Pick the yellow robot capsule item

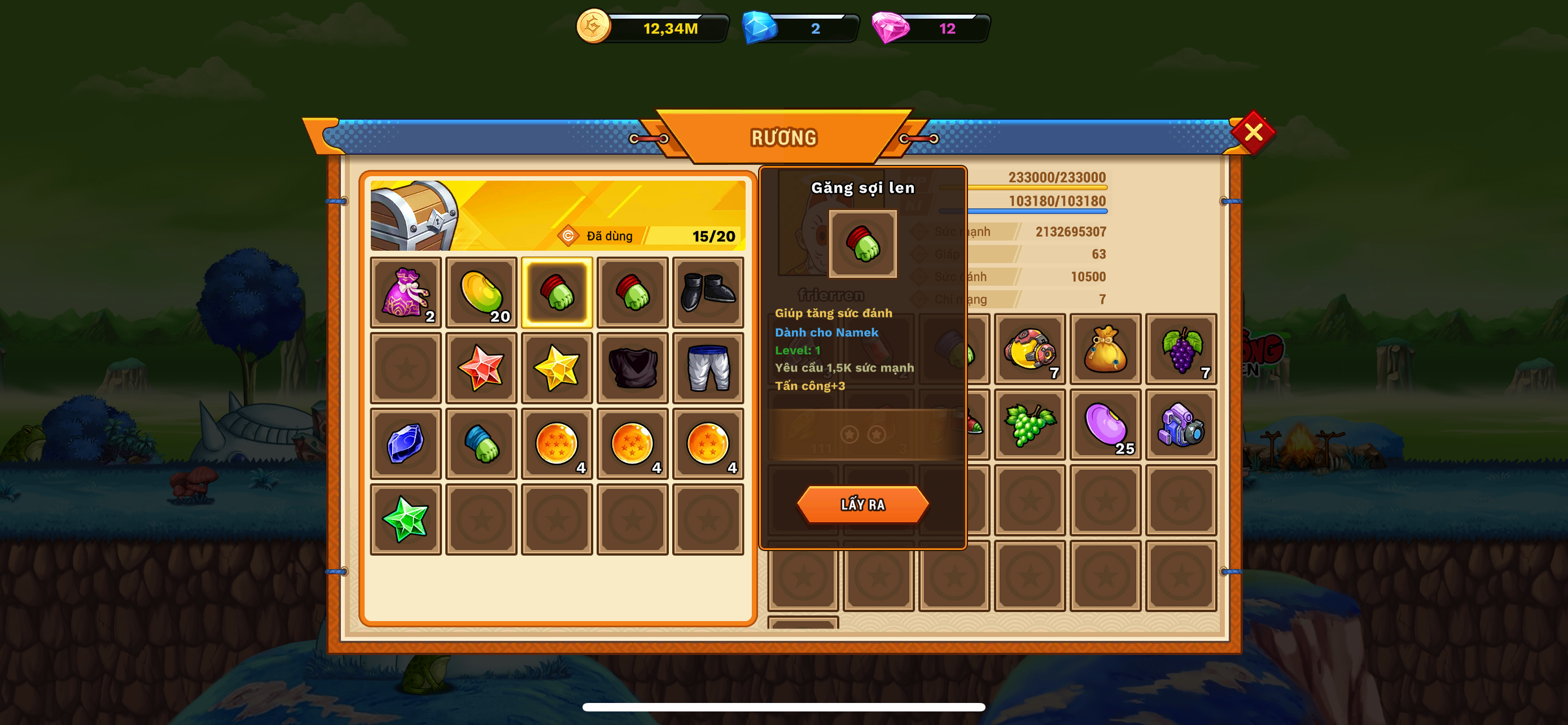click(1030, 350)
